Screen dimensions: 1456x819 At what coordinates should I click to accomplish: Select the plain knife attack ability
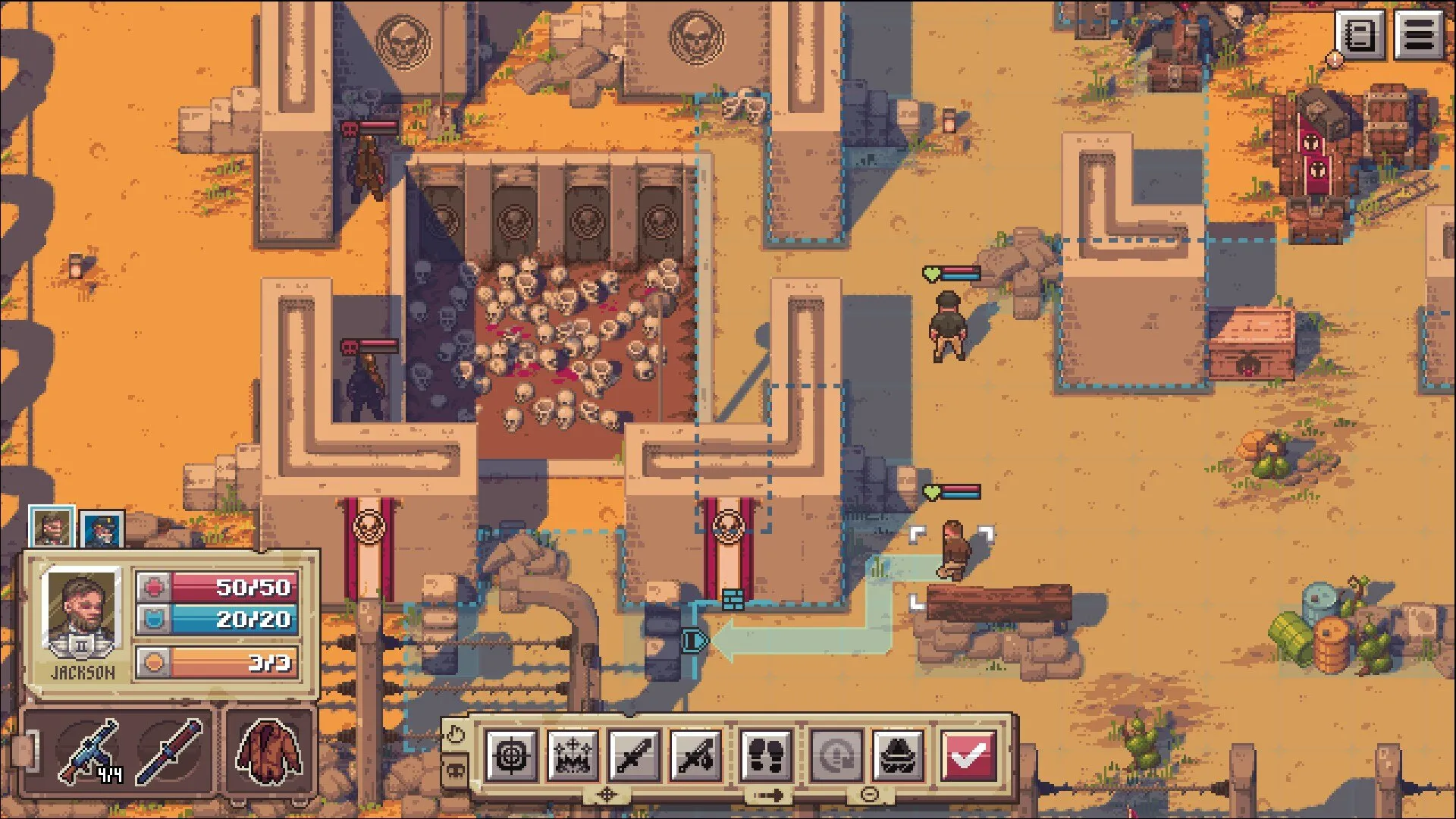(x=634, y=755)
